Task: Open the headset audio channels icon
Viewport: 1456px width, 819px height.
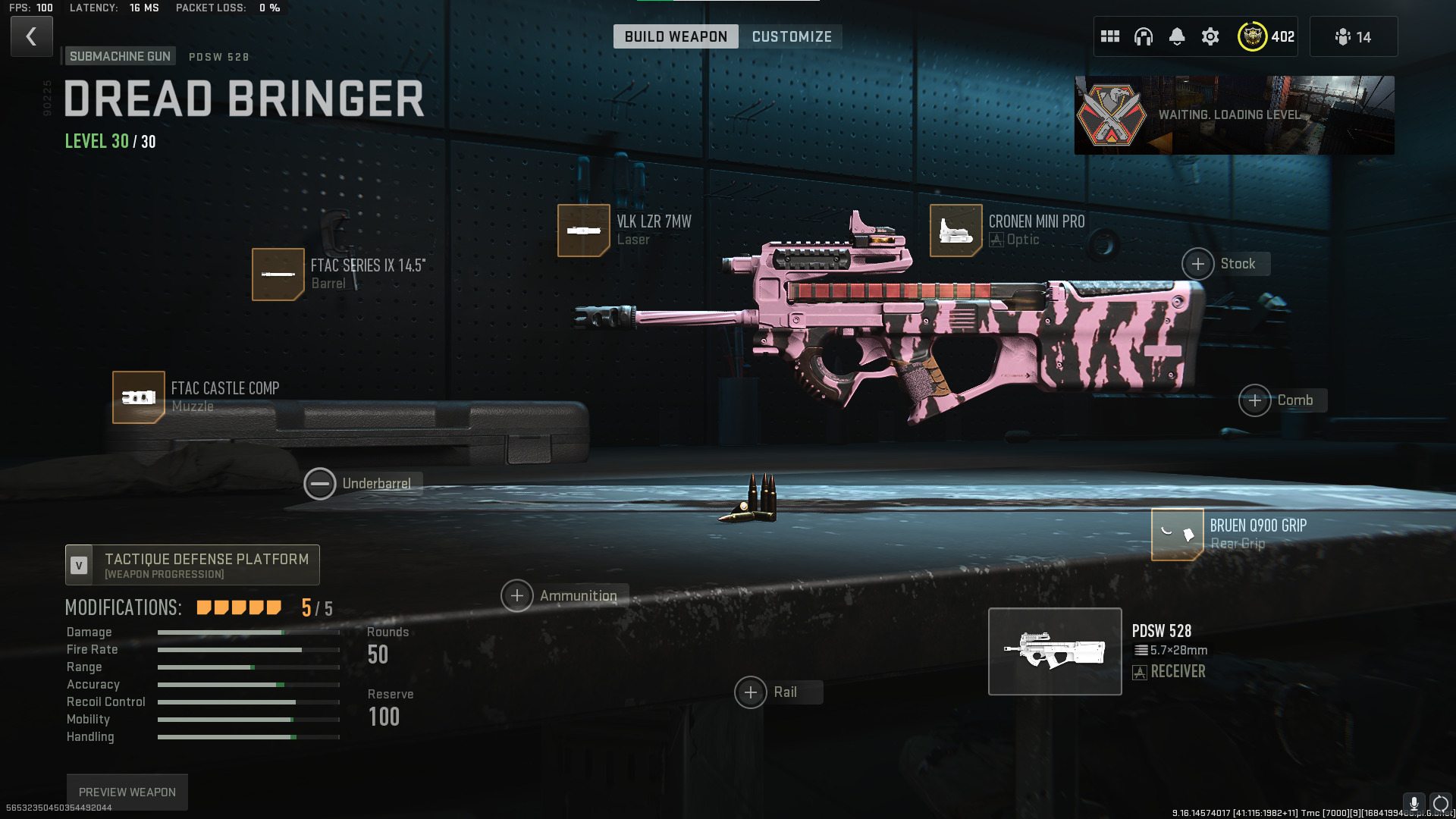Action: pyautogui.click(x=1143, y=36)
